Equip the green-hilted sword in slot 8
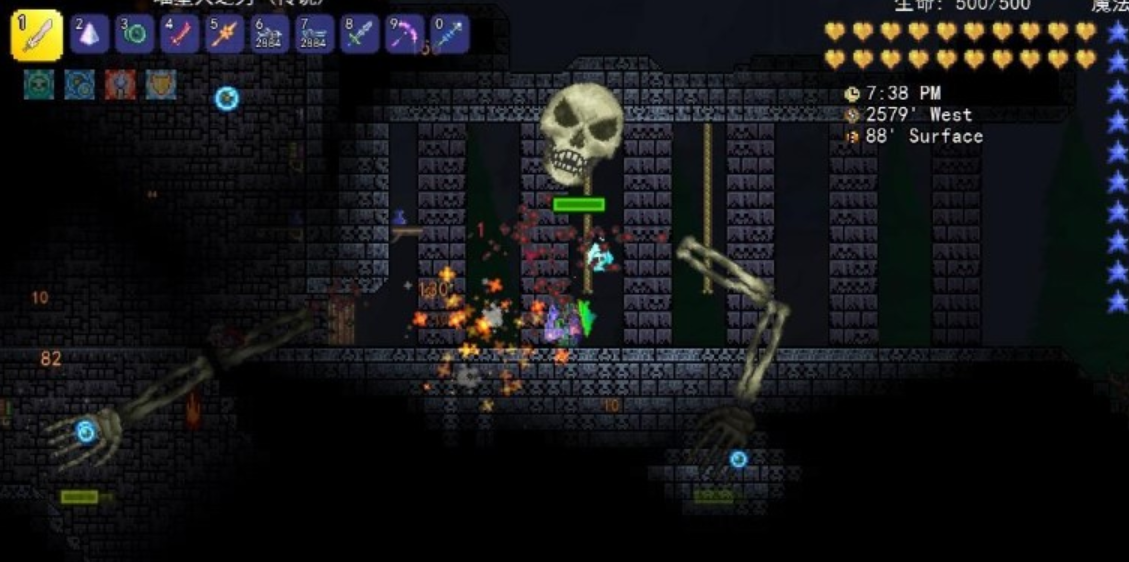The image size is (1129, 562). pos(360,35)
